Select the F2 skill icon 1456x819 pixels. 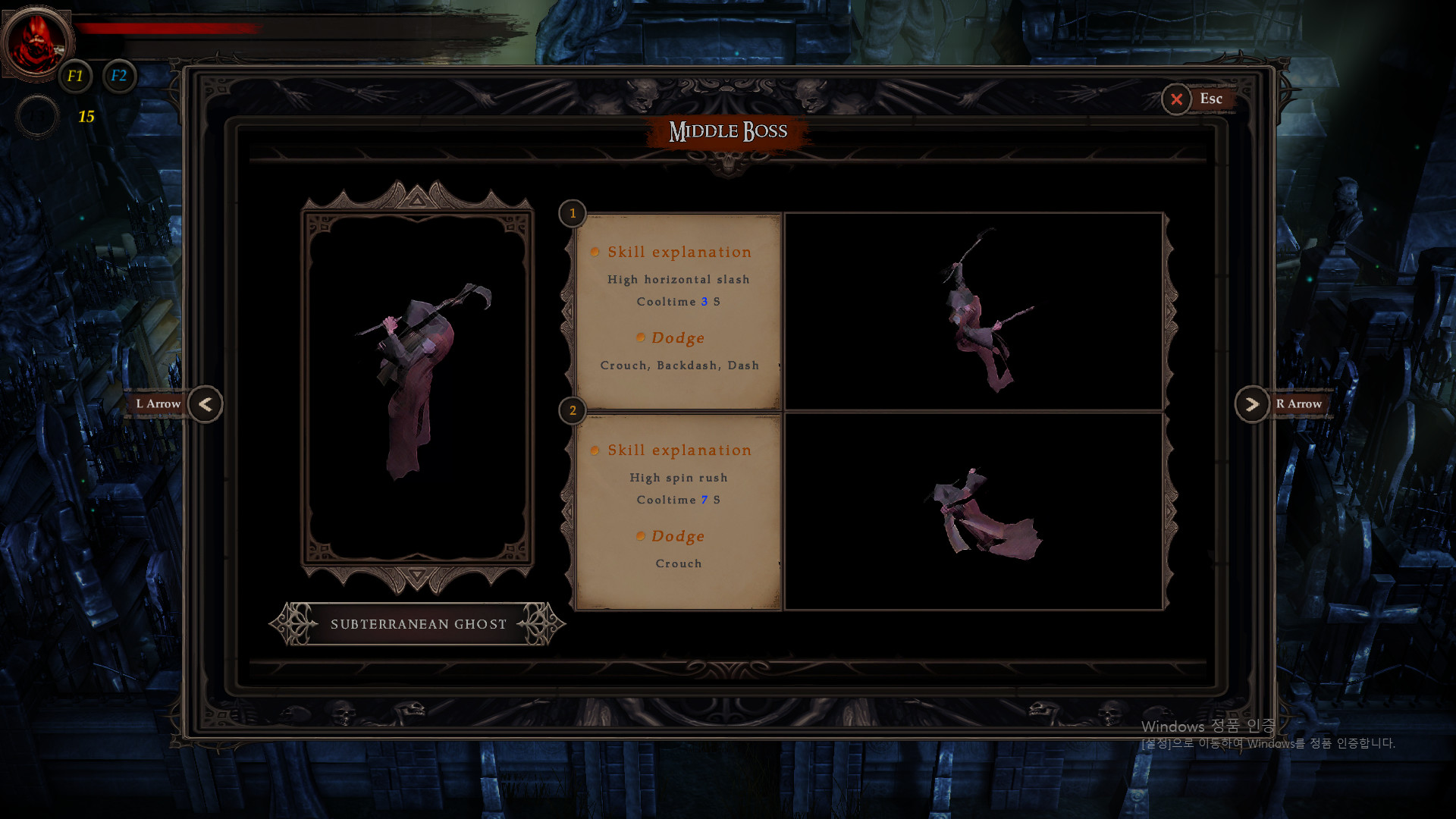[x=119, y=76]
